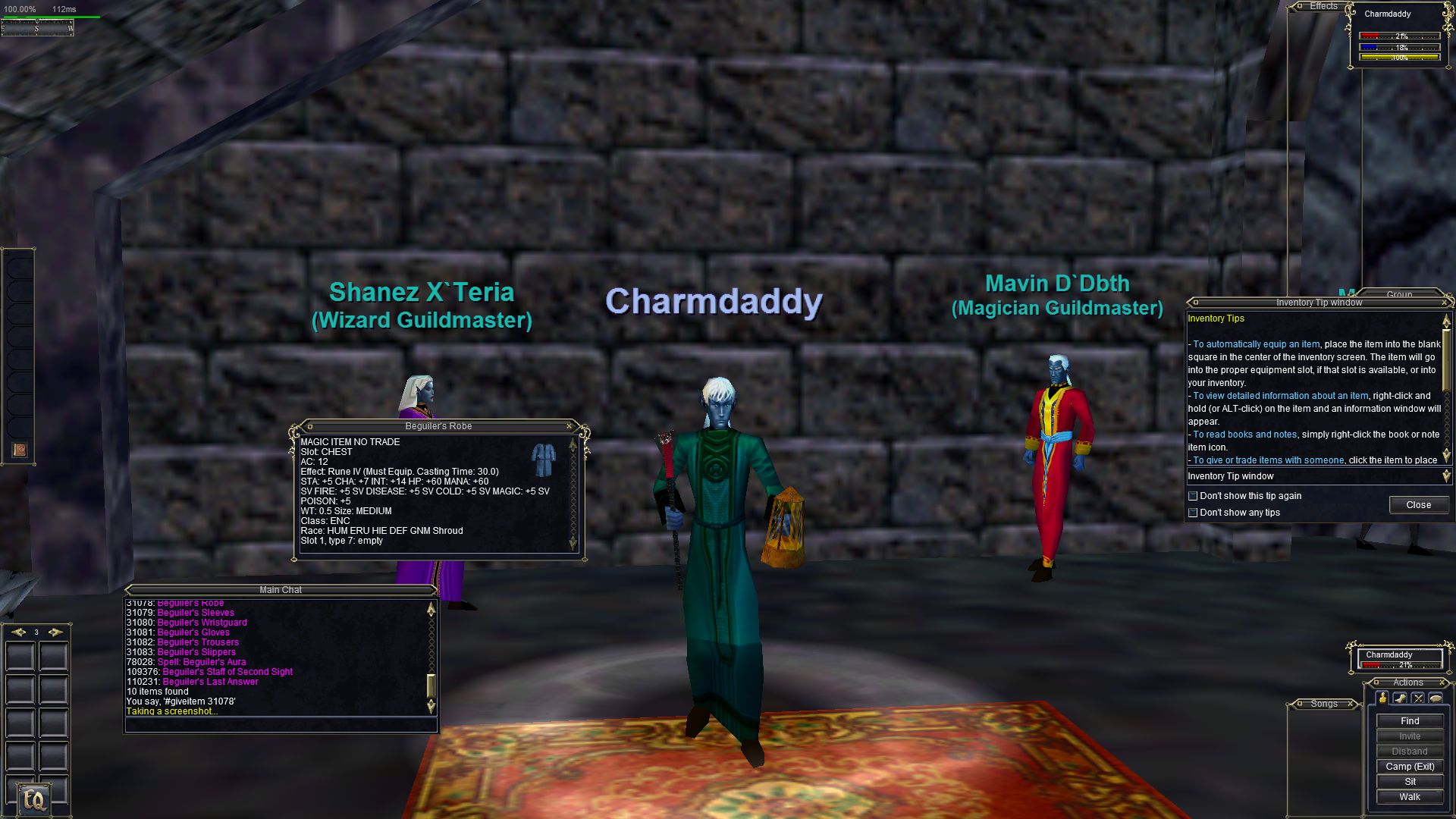Screen dimensions: 1456x819
Task: Choose Camp (Exit) in the Actions window
Action: click(x=1410, y=767)
